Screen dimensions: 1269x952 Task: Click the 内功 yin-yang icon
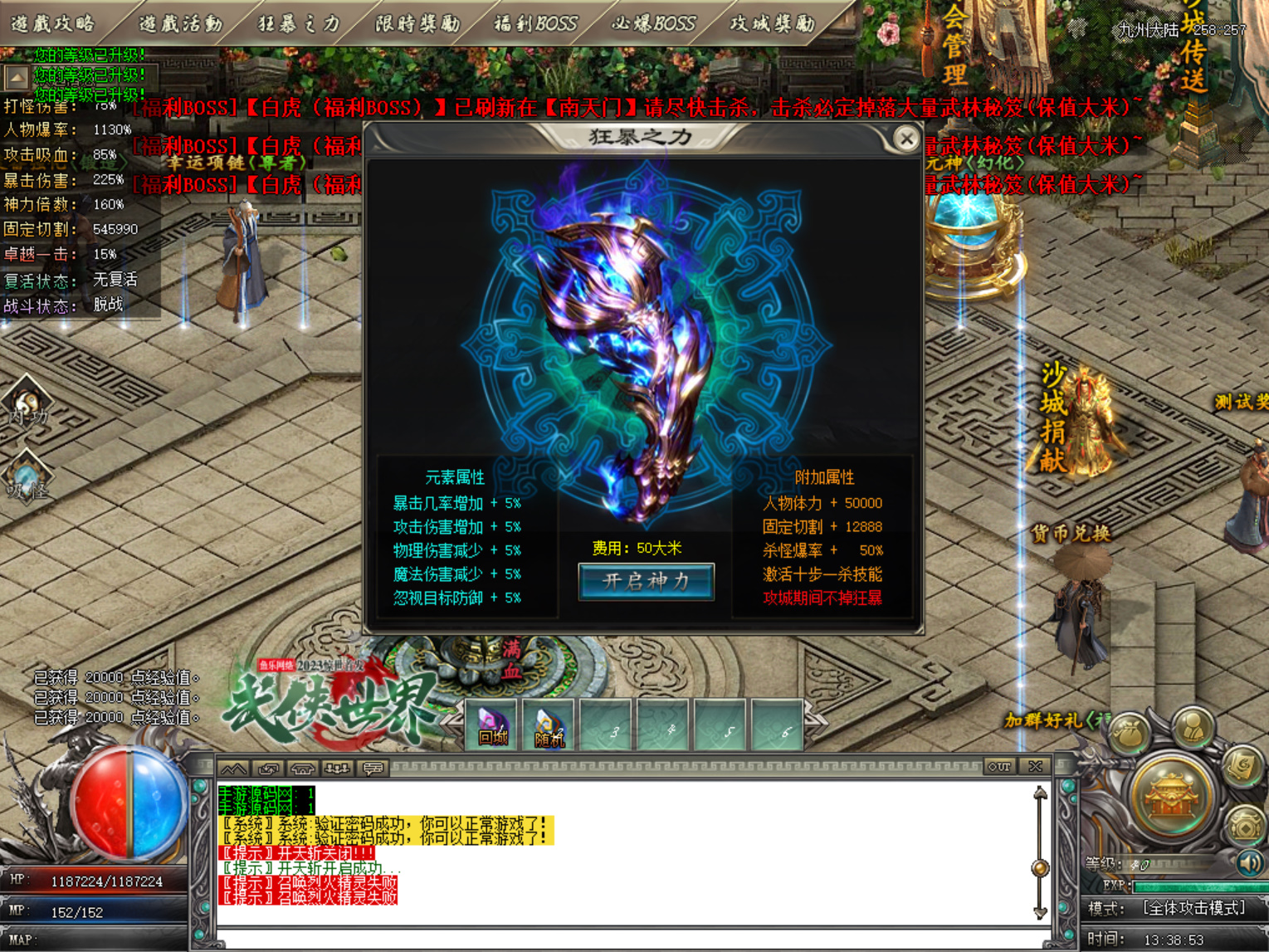tap(27, 403)
